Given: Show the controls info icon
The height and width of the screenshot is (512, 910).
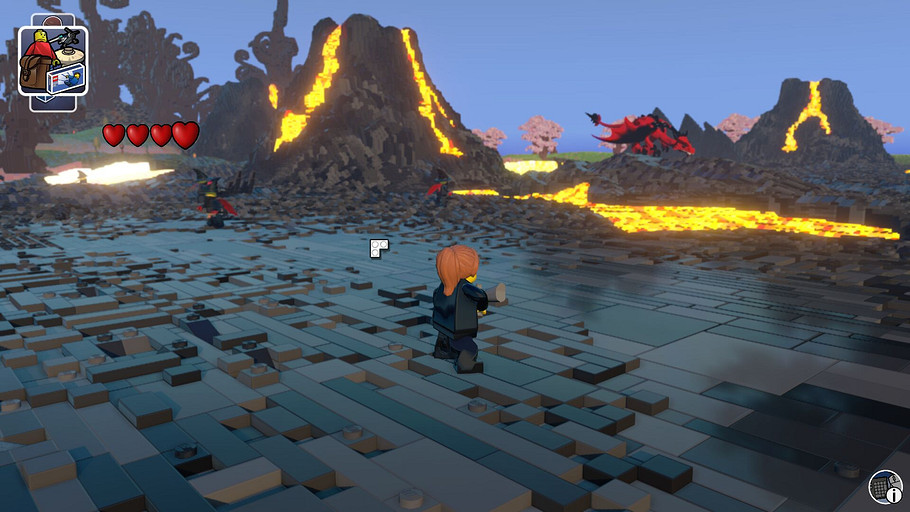Looking at the screenshot, I should click(885, 487).
